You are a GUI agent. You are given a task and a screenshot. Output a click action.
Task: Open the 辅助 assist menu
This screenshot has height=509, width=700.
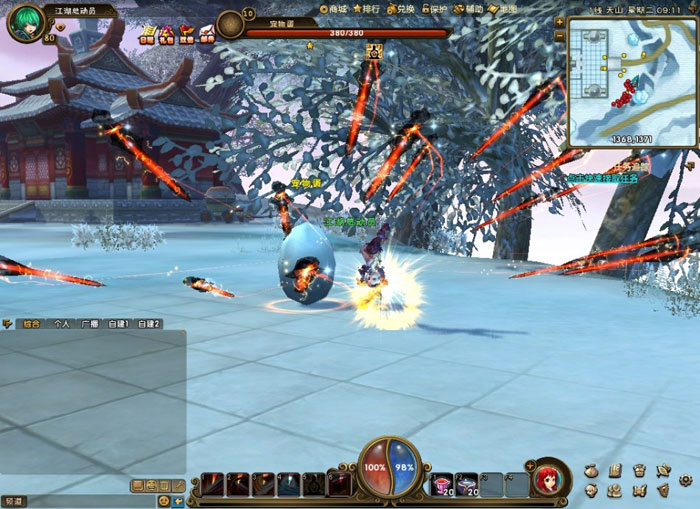[x=470, y=8]
